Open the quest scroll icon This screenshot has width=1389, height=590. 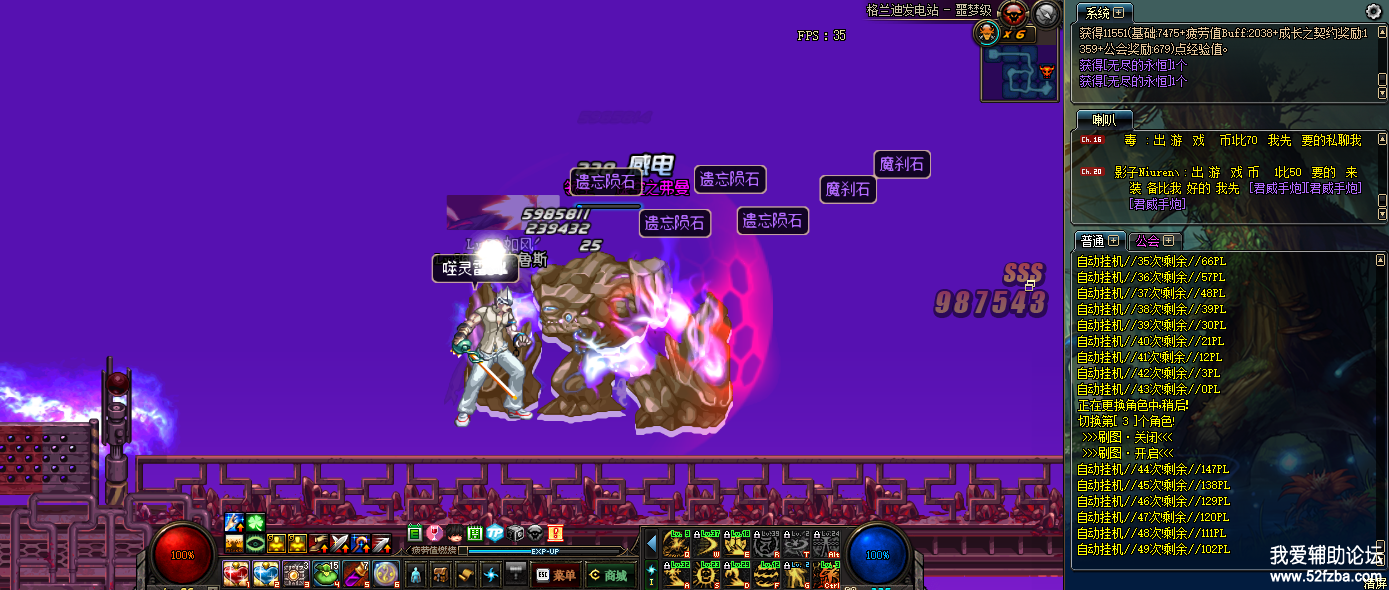[466, 575]
